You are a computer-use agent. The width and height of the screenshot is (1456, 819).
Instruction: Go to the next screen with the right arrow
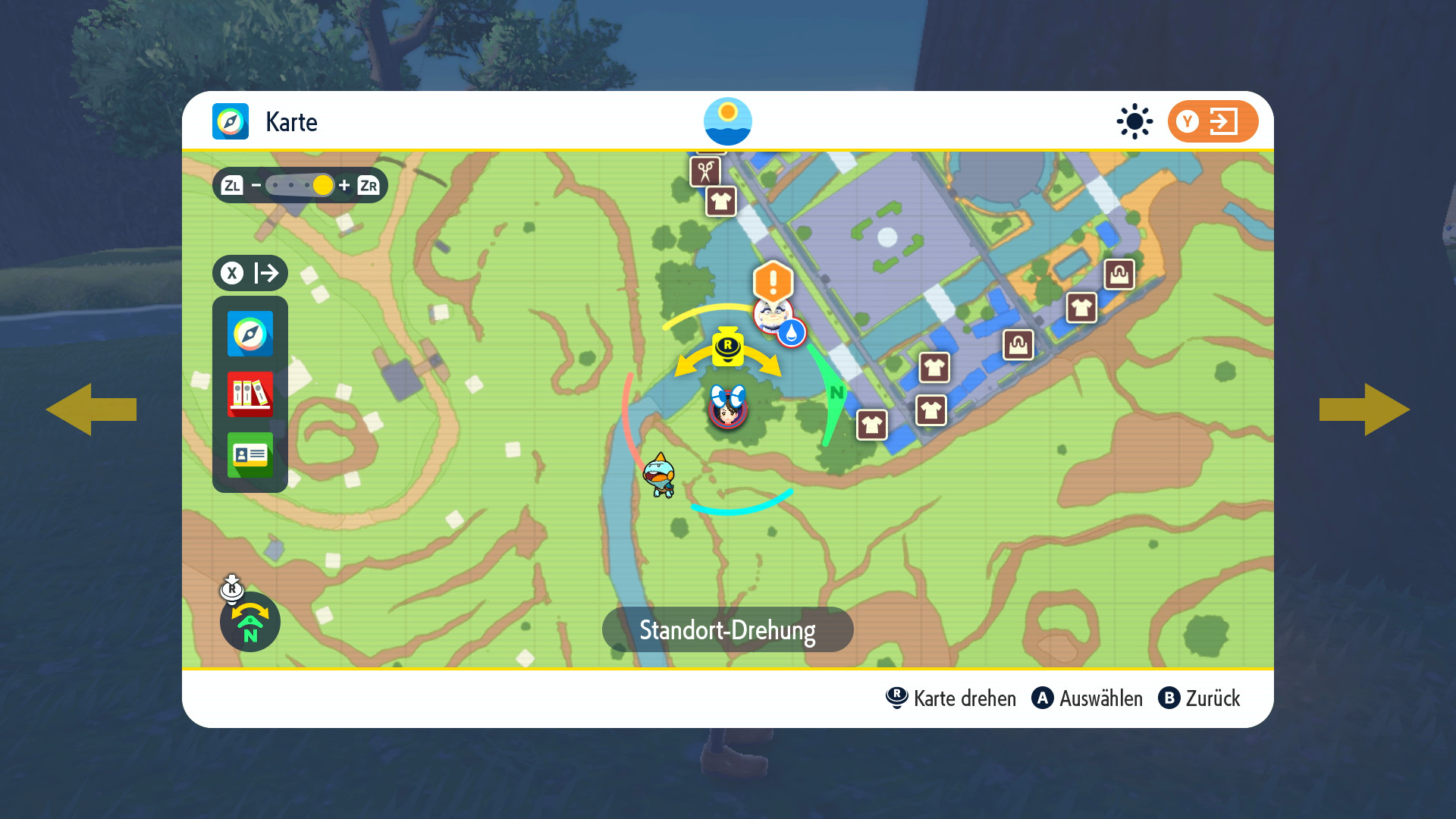[x=1364, y=409]
